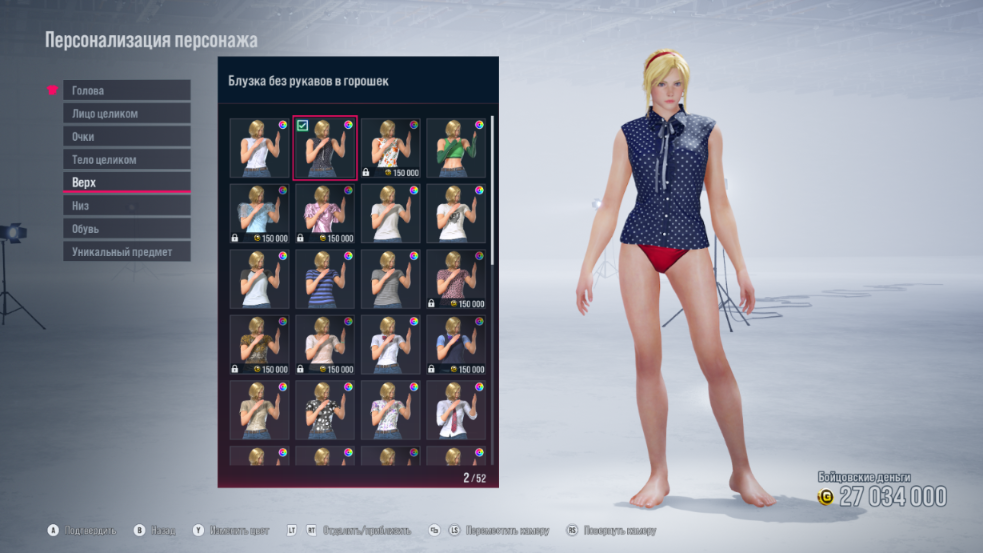Select the locked floral print top
Screen dimensions: 983x553
(390, 148)
